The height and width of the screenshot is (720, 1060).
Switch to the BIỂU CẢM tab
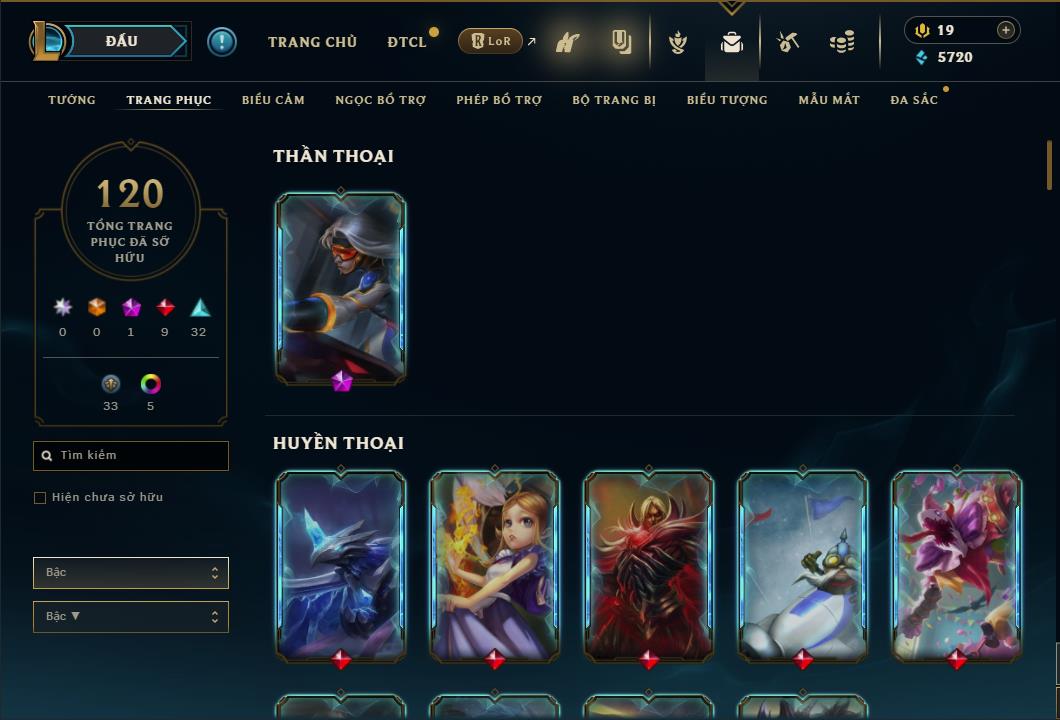pyautogui.click(x=273, y=100)
